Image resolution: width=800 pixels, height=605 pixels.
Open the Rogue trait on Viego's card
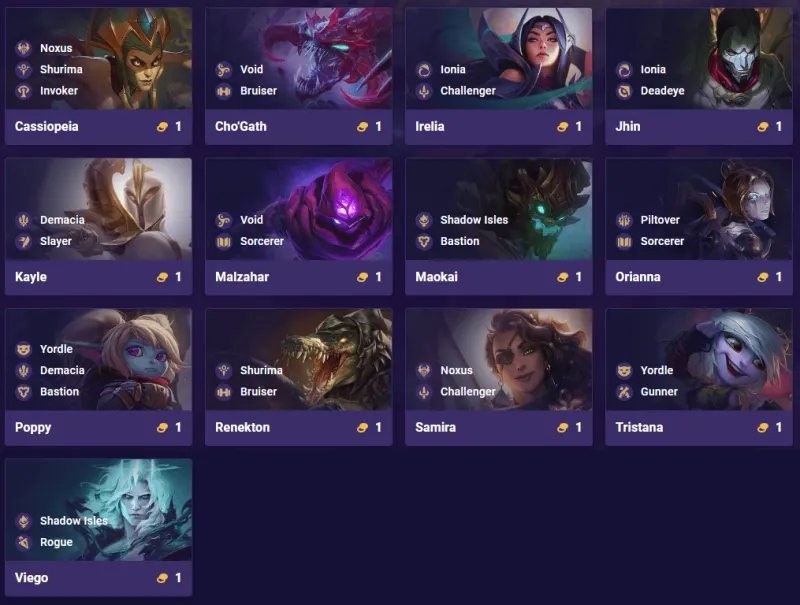[x=56, y=542]
